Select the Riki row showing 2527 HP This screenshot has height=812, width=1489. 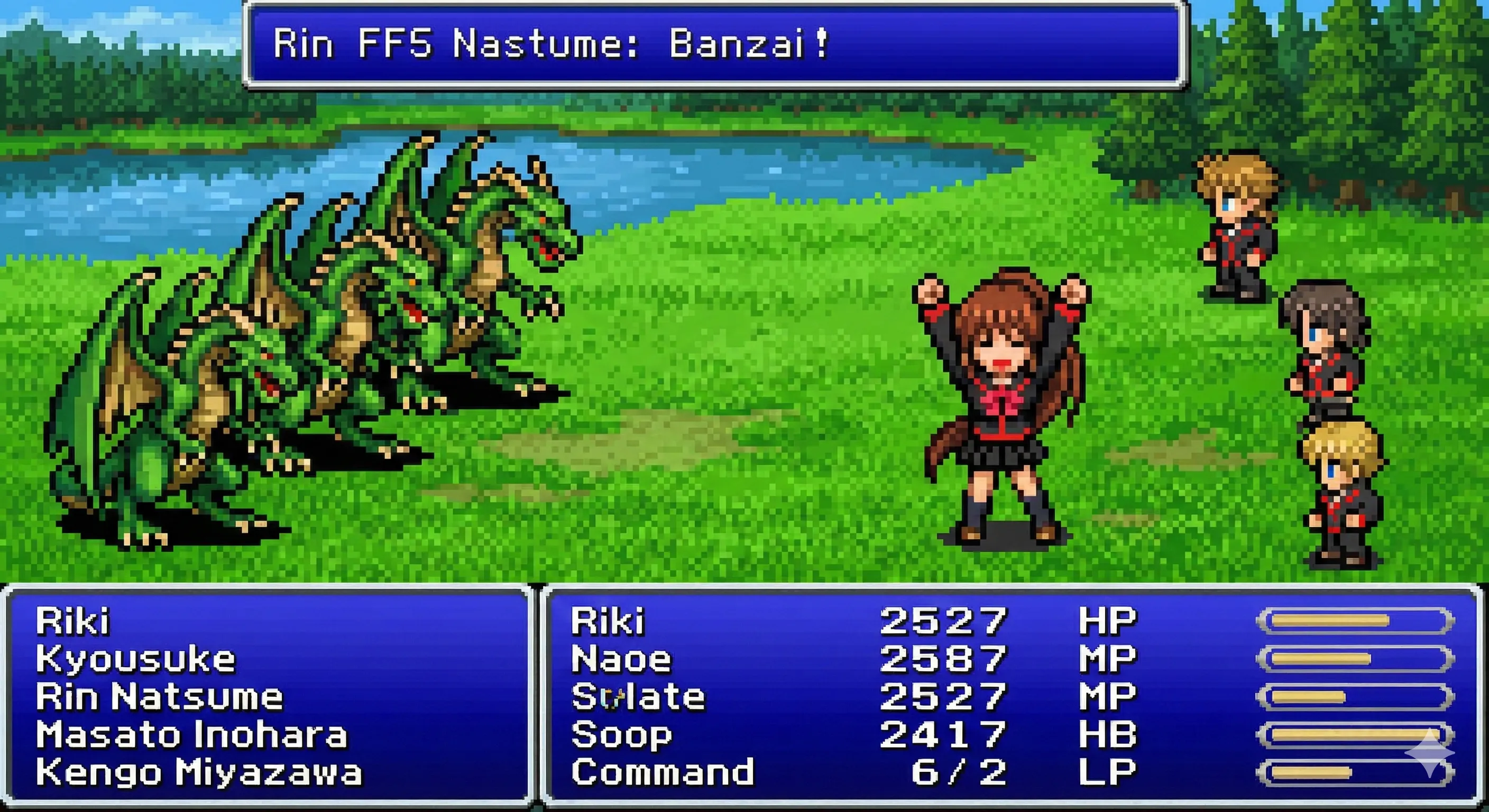(x=608, y=621)
